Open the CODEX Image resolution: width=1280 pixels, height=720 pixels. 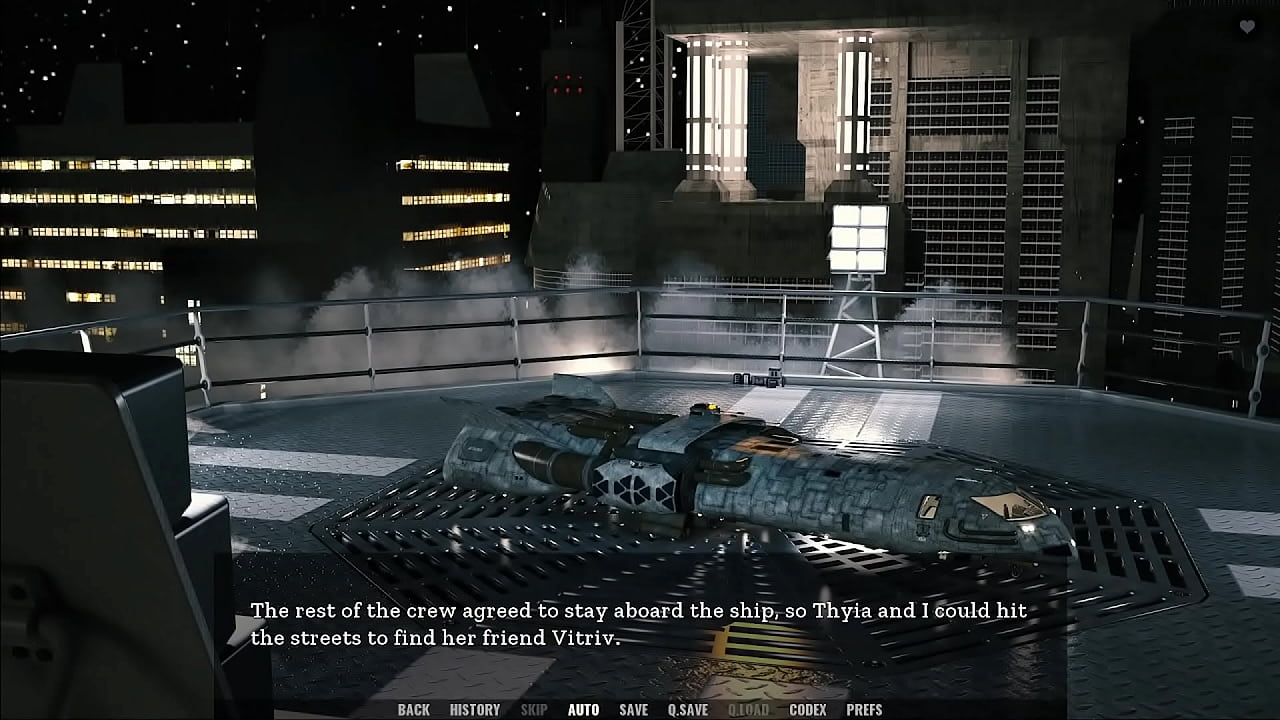pyautogui.click(x=807, y=710)
